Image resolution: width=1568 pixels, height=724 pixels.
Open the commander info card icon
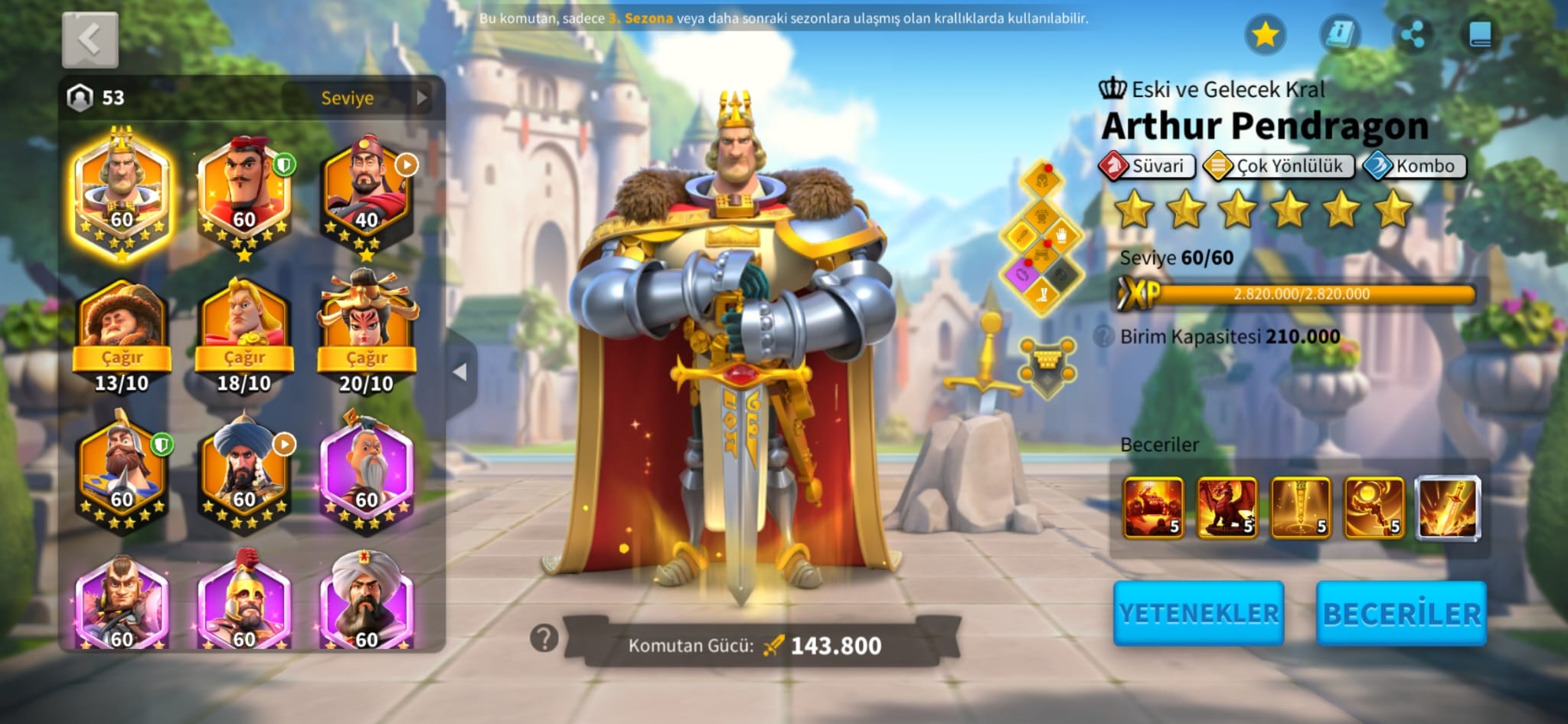click(x=1339, y=34)
